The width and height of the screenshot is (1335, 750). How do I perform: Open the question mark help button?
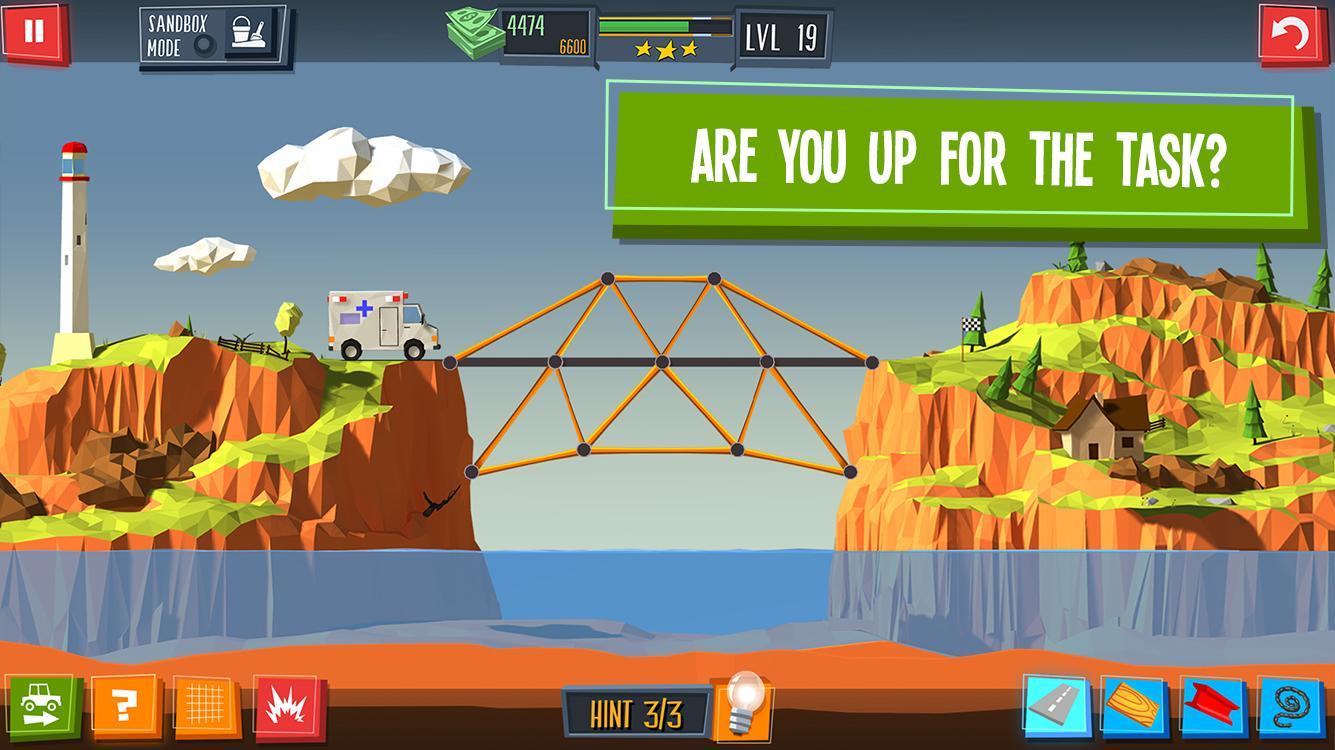[x=124, y=707]
